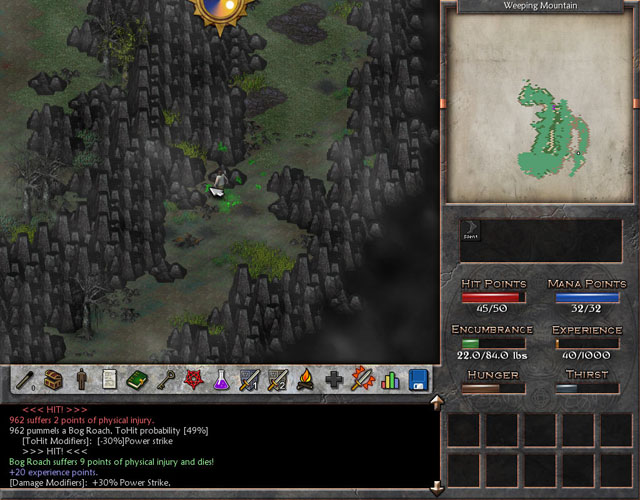Switch to weapon set 1 sword icon
This screenshot has width=640, height=500.
[x=249, y=380]
